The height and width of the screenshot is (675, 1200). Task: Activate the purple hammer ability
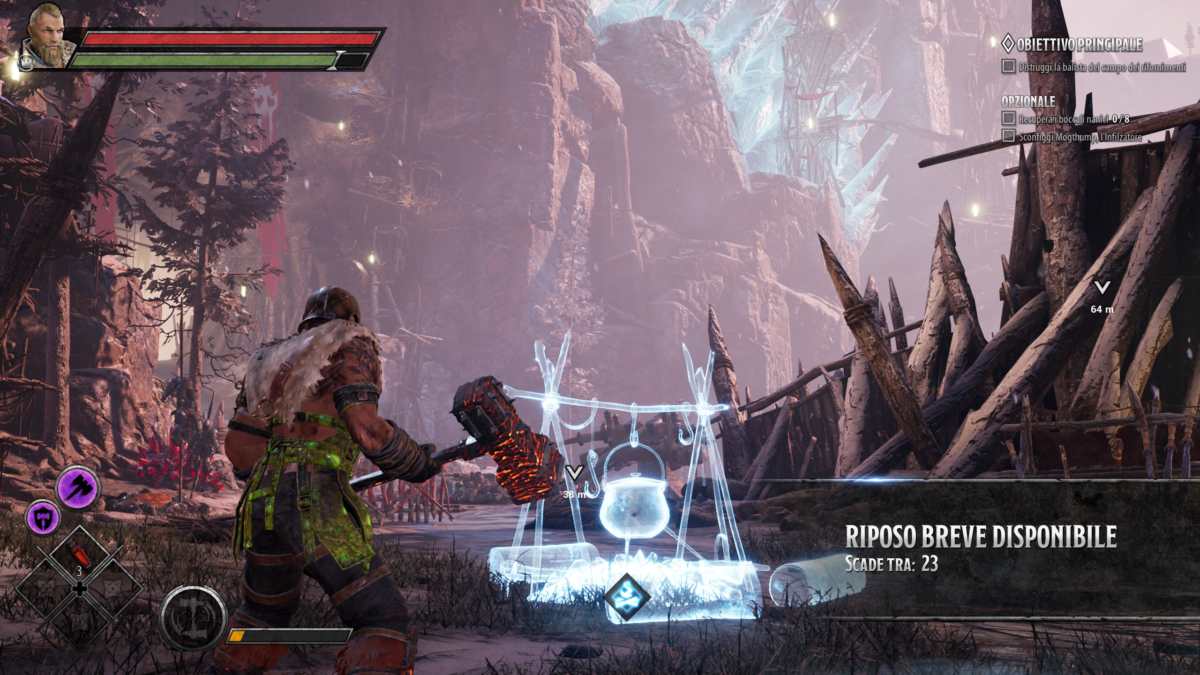[77, 487]
